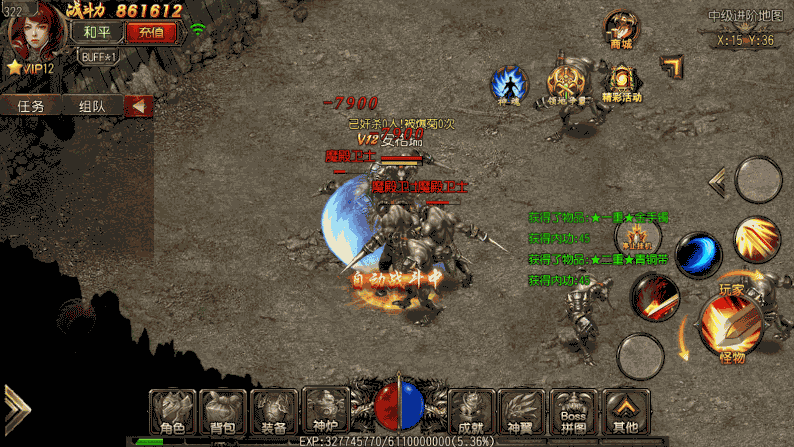Open the 角色 character menu
This screenshot has height=447, width=794.
point(173,409)
